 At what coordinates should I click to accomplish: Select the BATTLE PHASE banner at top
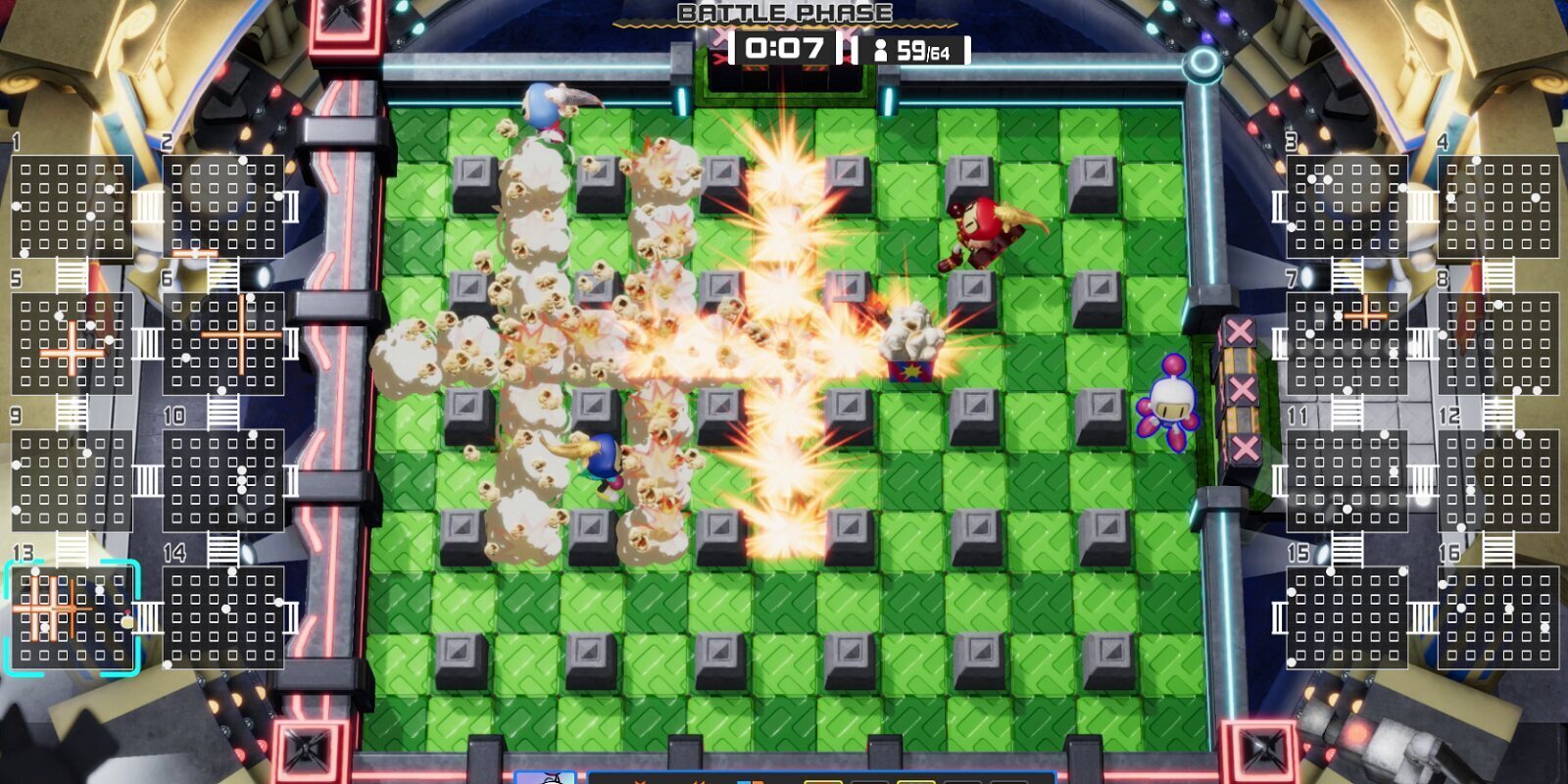click(x=783, y=12)
